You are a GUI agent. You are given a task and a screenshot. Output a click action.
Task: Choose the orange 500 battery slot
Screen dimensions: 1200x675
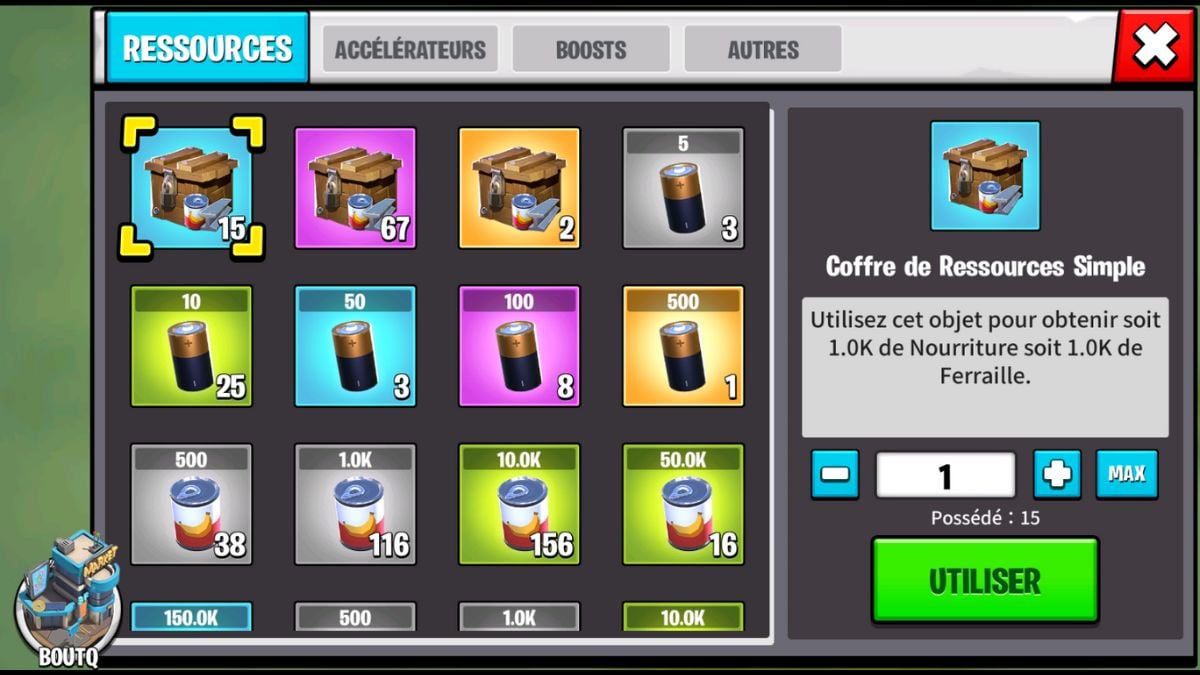(683, 346)
